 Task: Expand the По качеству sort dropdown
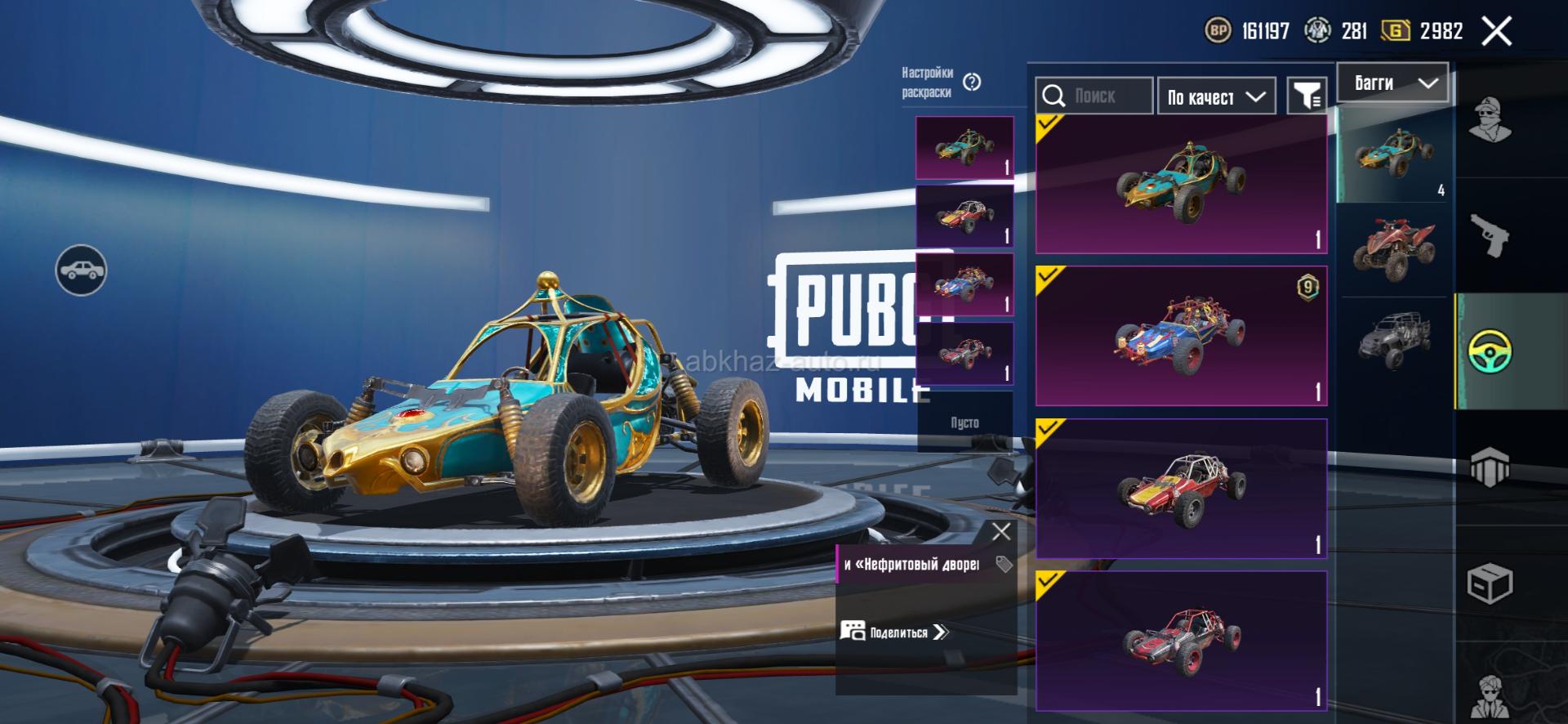click(x=1216, y=97)
